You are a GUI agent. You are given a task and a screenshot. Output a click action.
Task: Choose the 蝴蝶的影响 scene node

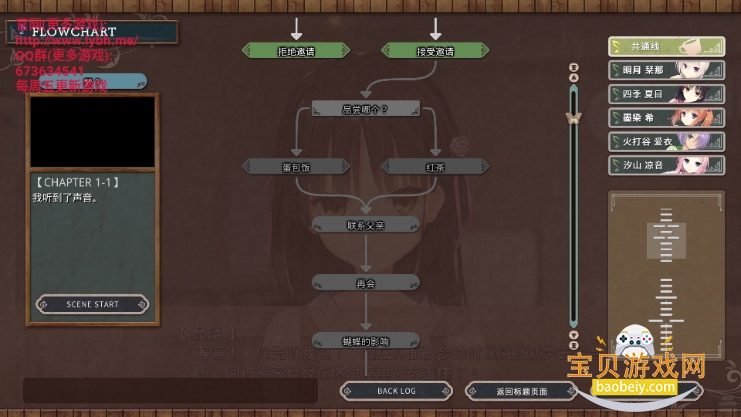pos(365,340)
